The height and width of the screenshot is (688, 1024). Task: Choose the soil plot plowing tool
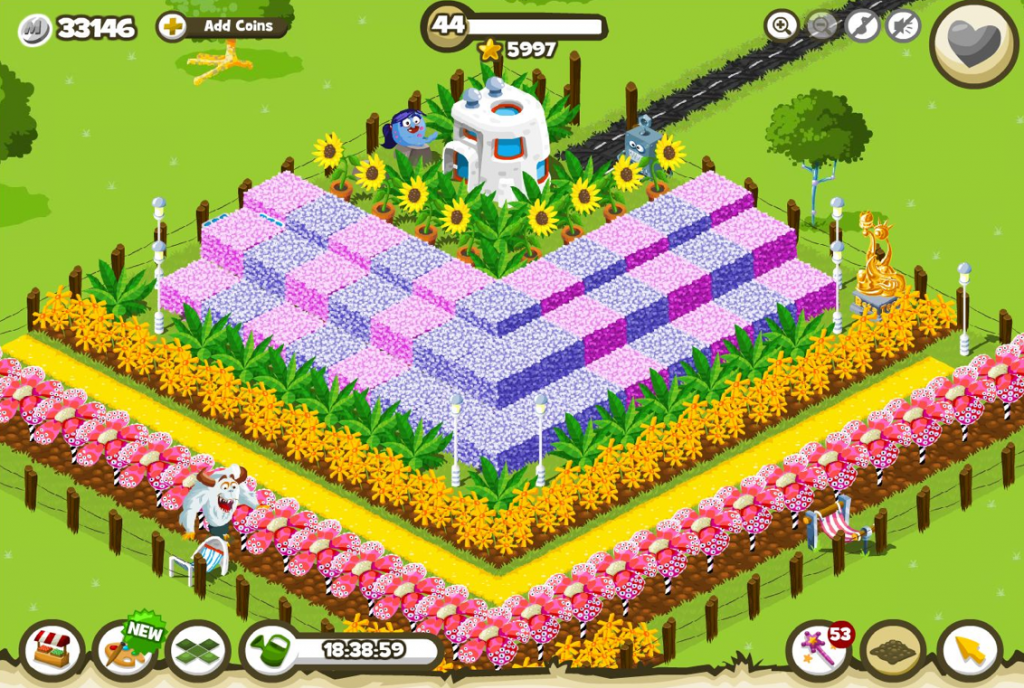pos(892,652)
